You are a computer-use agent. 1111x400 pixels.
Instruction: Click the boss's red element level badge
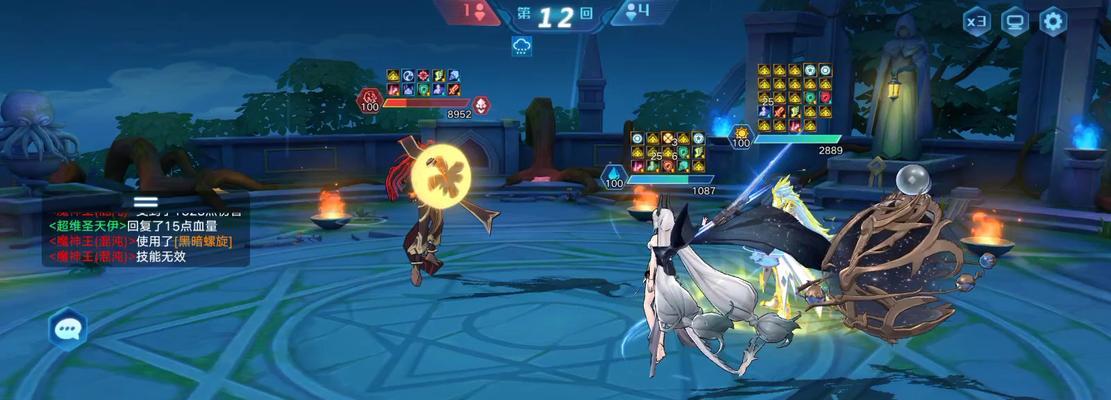tap(369, 99)
